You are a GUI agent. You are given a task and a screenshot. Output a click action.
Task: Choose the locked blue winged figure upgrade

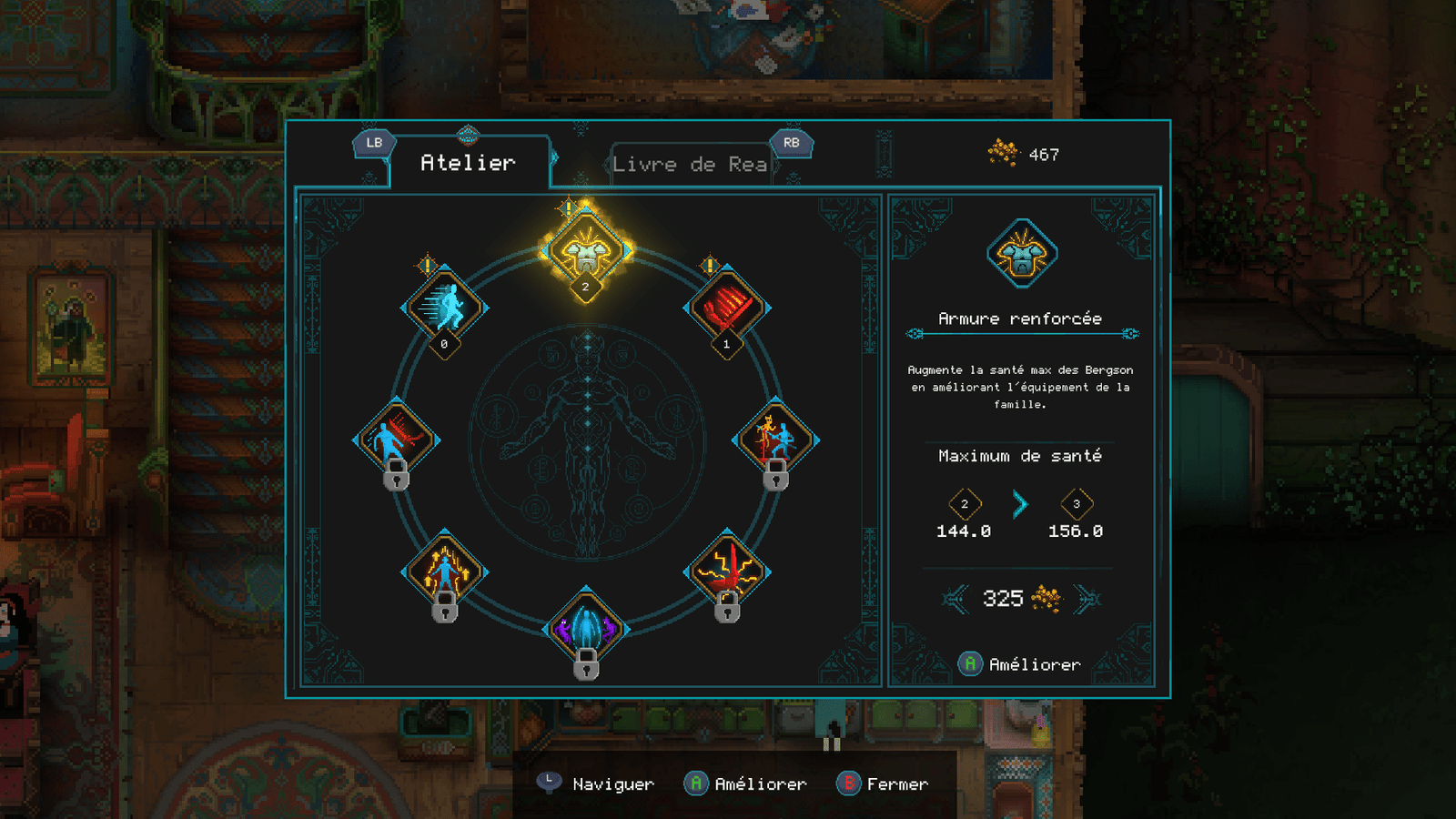click(x=586, y=628)
